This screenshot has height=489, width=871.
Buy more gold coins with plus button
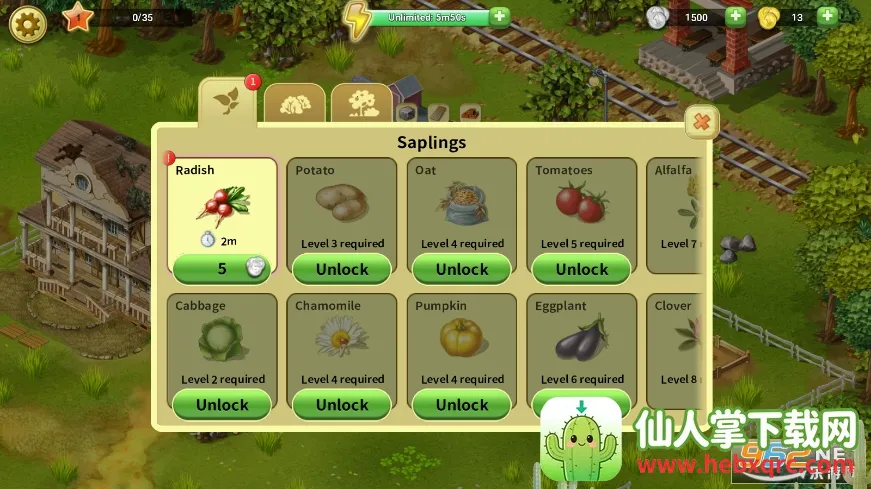point(826,17)
